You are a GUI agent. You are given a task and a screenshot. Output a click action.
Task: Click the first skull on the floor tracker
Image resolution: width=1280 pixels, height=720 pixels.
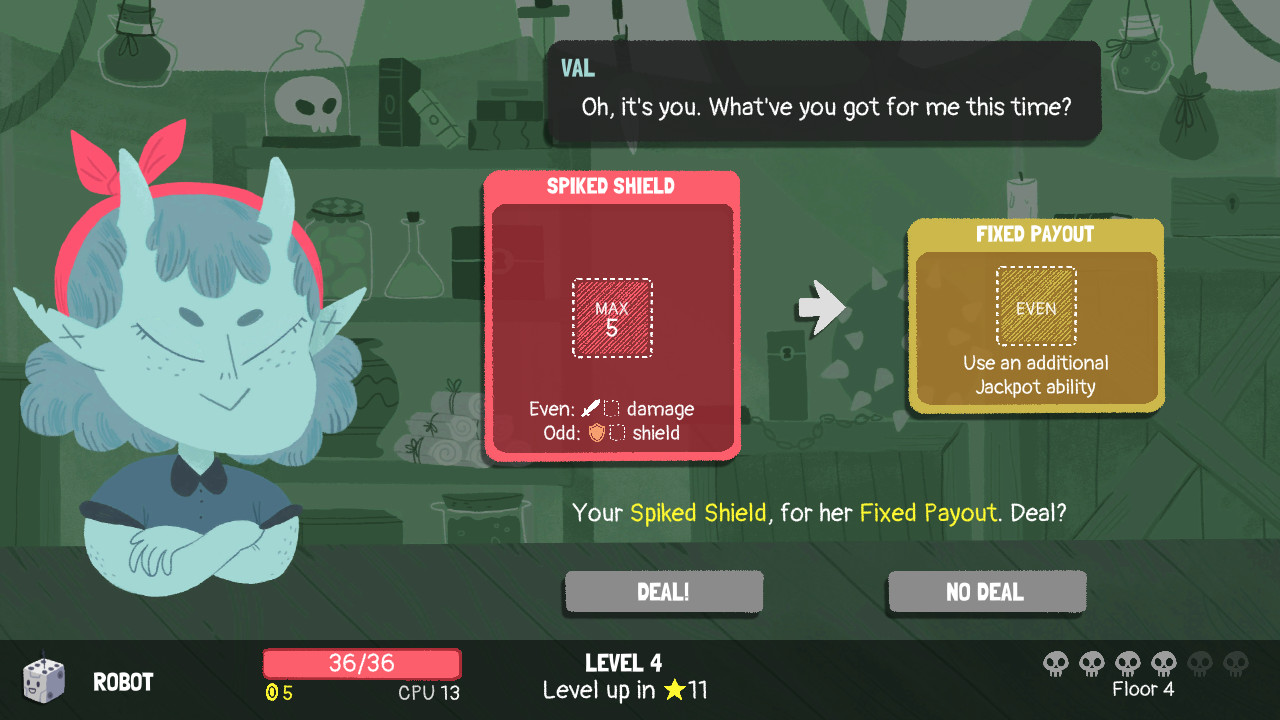tap(1055, 663)
